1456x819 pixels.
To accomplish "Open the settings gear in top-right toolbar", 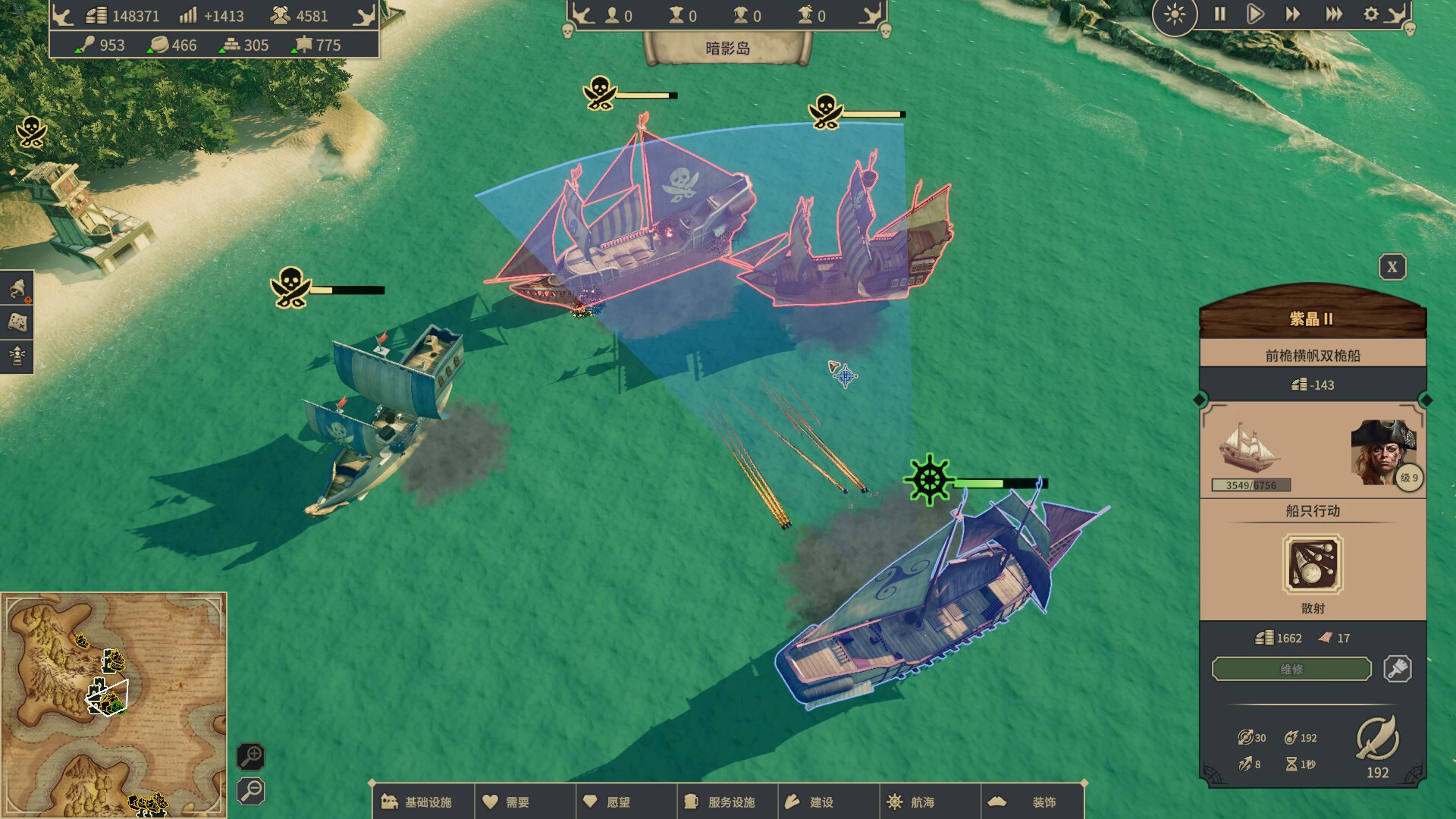I will (1371, 14).
